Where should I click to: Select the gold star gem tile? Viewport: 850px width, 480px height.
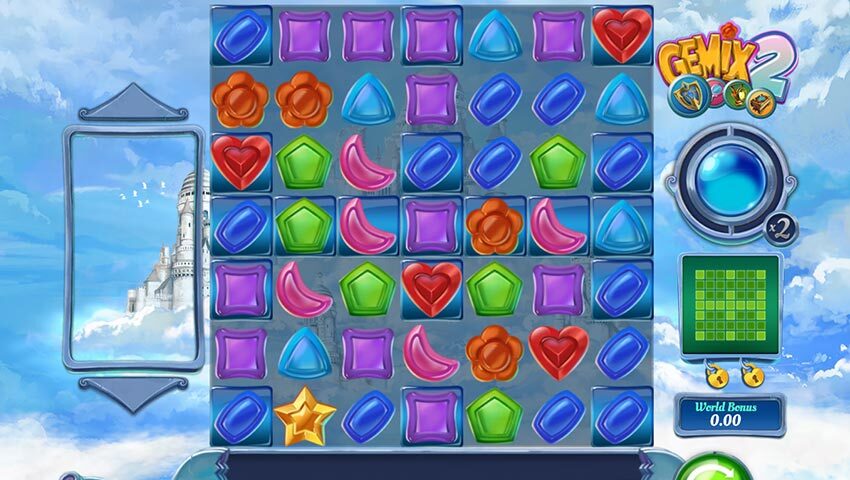303,416
